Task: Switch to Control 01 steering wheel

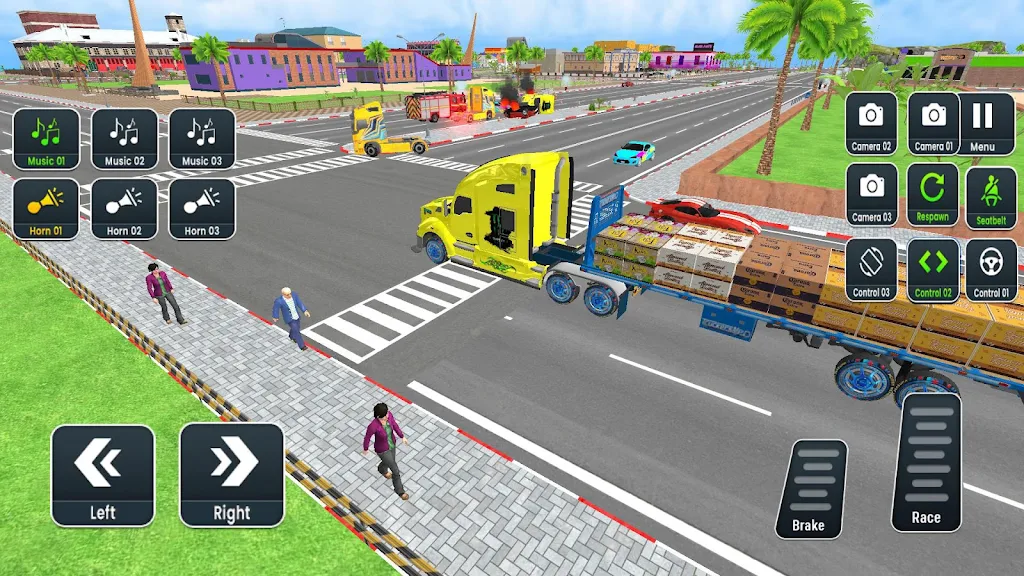Action: 991,270
